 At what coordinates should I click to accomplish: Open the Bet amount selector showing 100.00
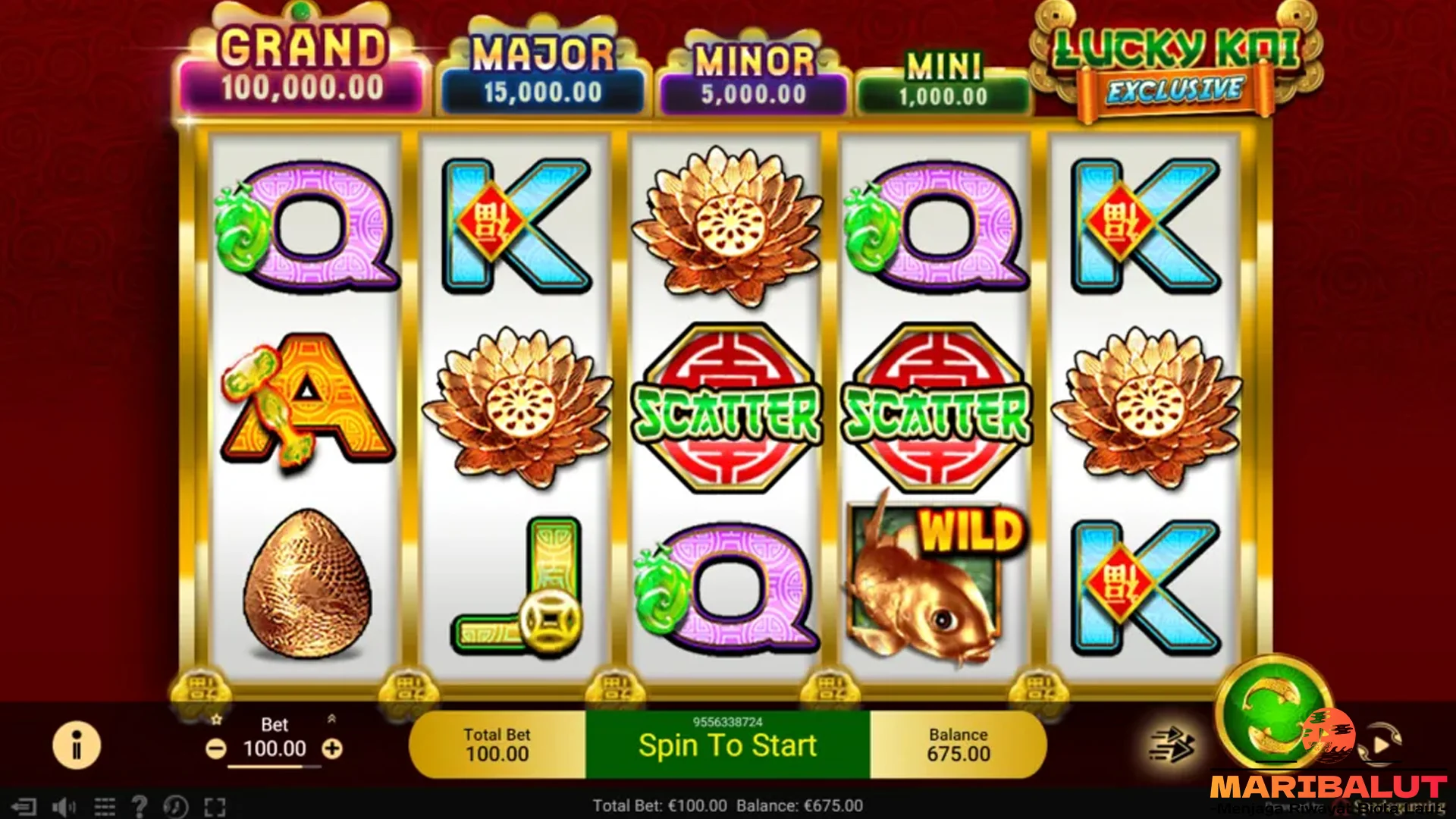tap(275, 749)
